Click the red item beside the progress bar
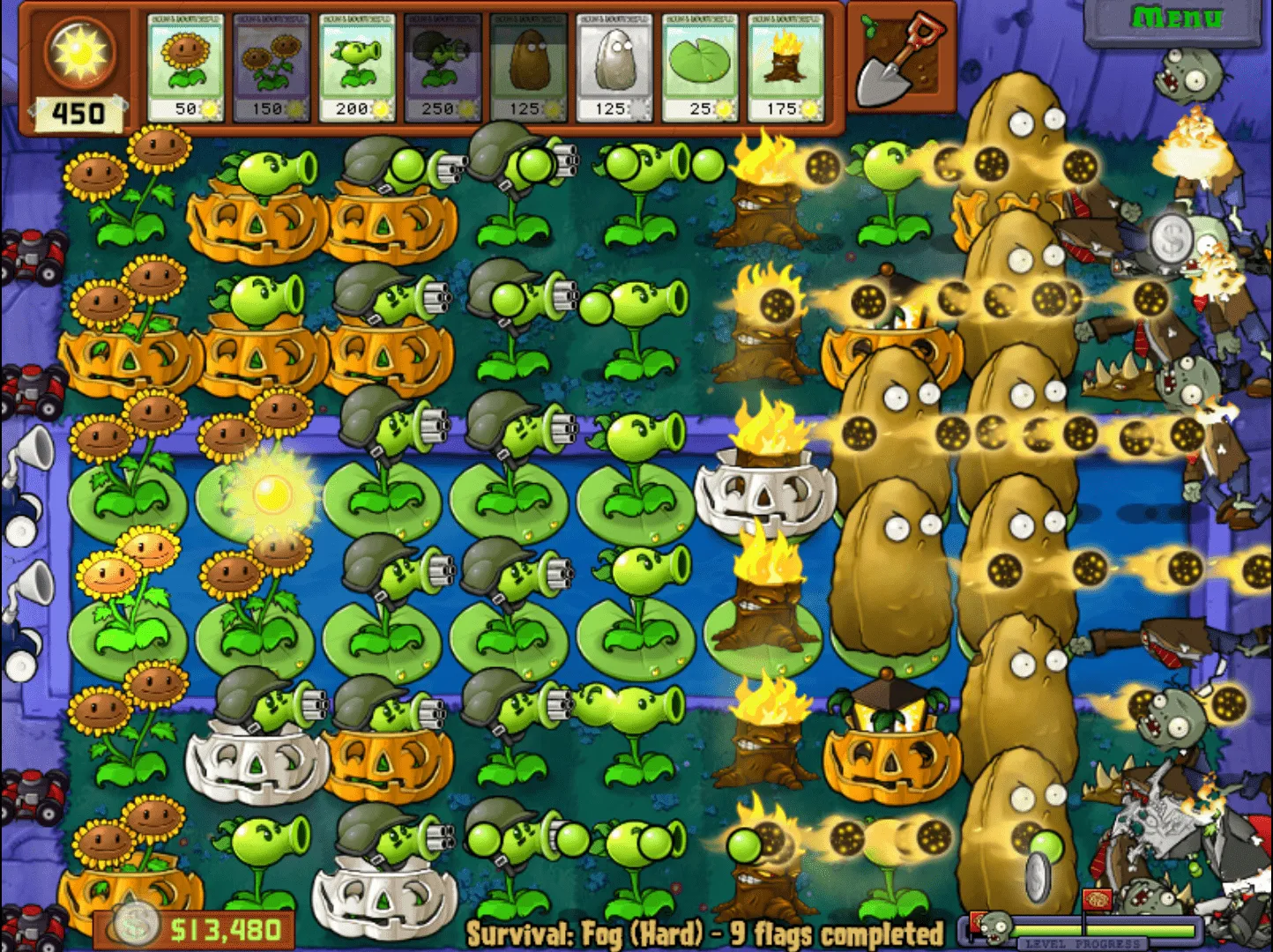Viewport: 1273px width, 952px height. [x=976, y=923]
